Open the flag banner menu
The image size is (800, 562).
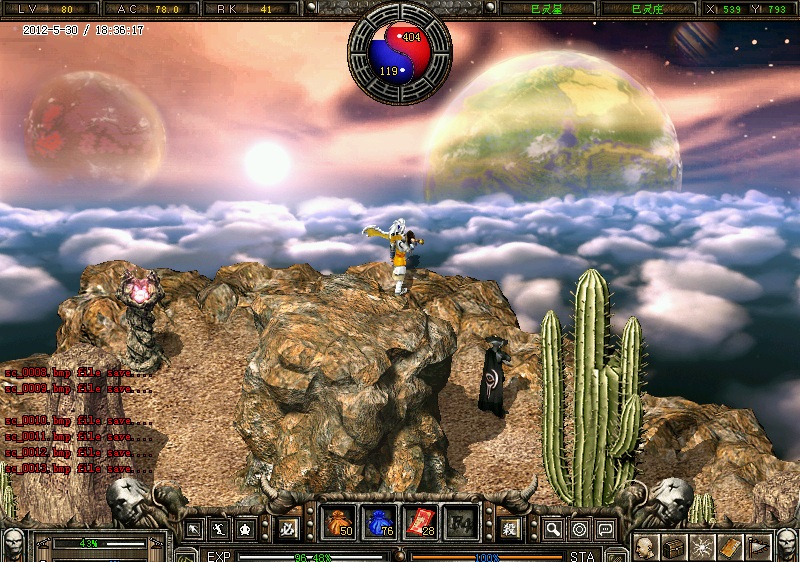click(x=758, y=547)
